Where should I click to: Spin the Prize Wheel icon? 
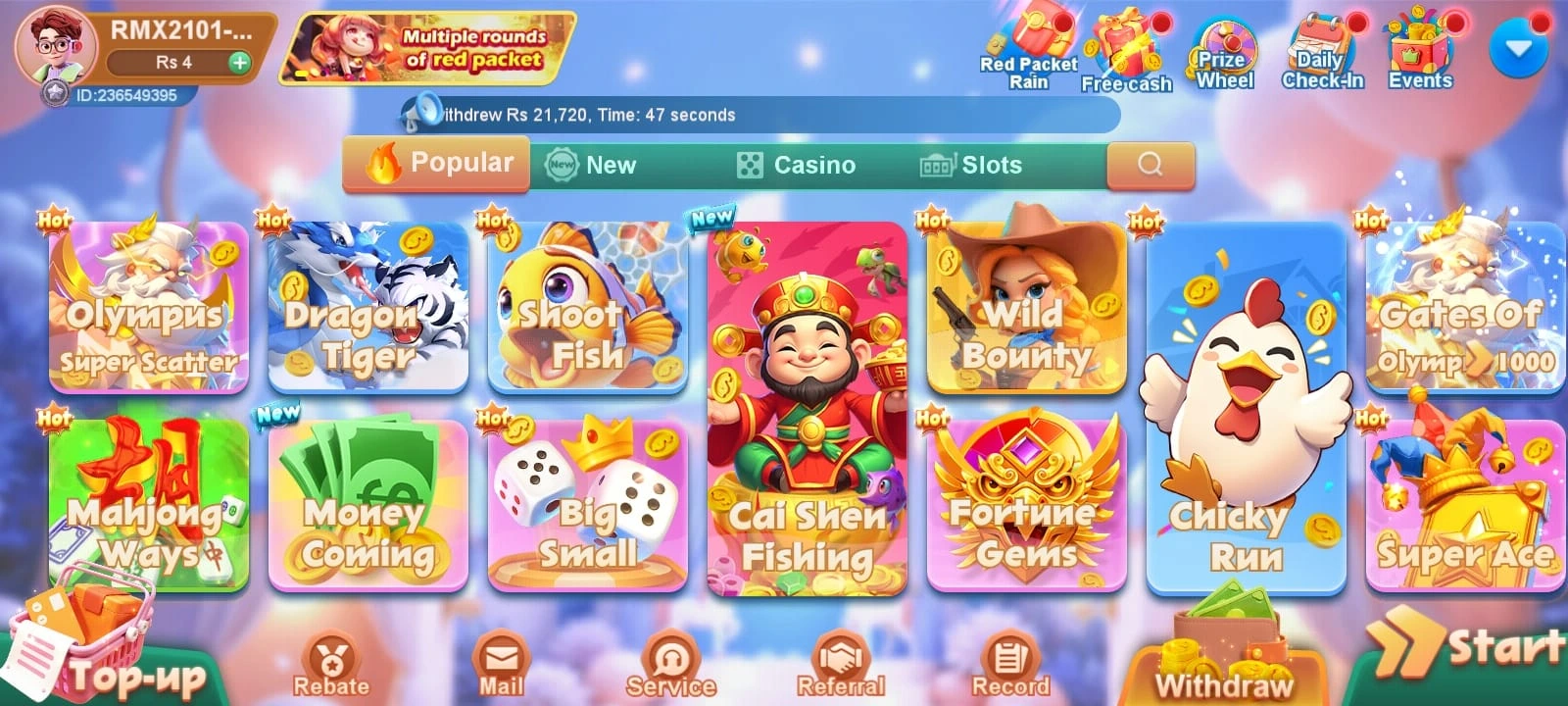(x=1224, y=53)
